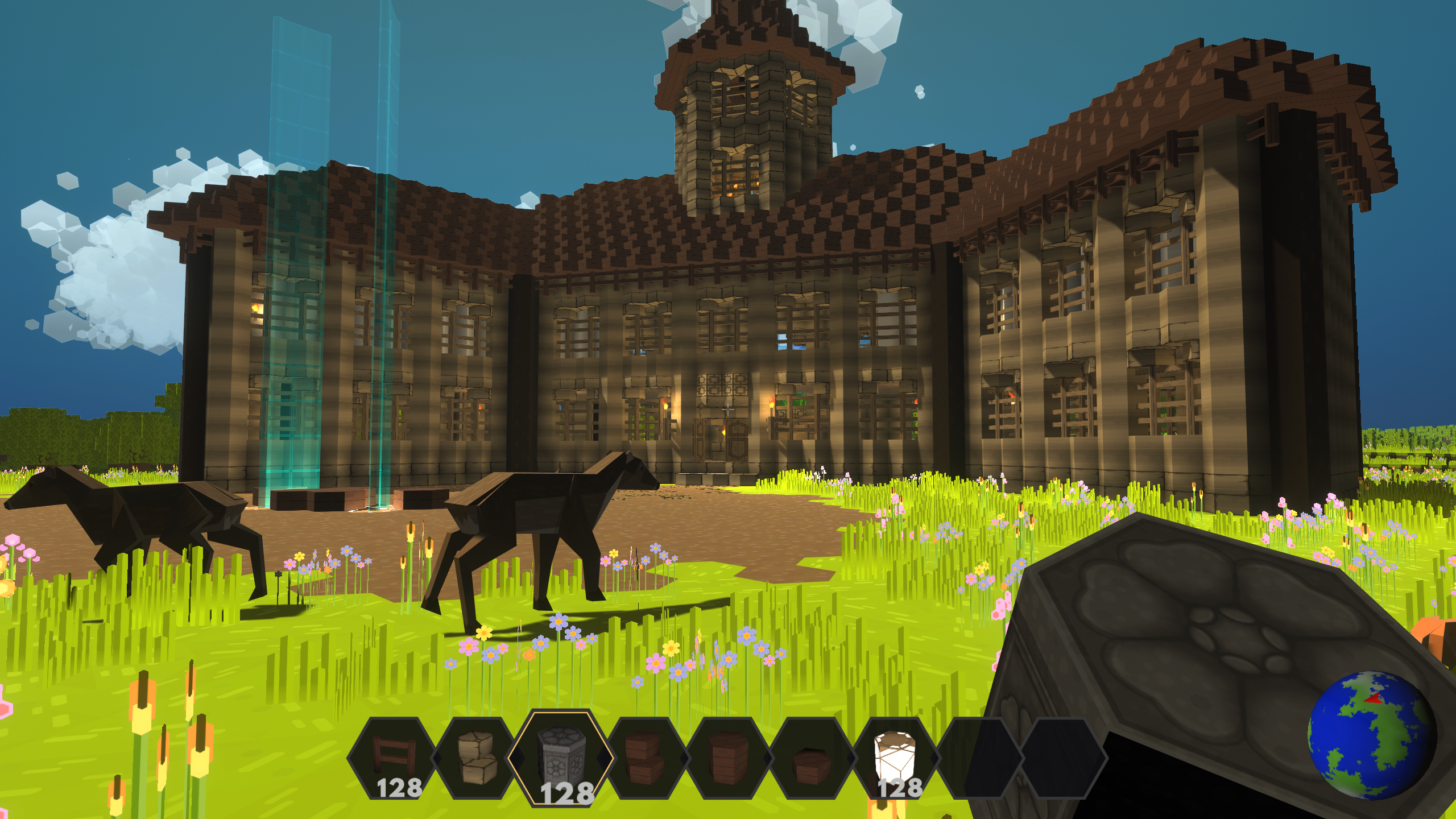The width and height of the screenshot is (1456, 819).
Task: Open the double front door of the manor
Action: point(721,441)
